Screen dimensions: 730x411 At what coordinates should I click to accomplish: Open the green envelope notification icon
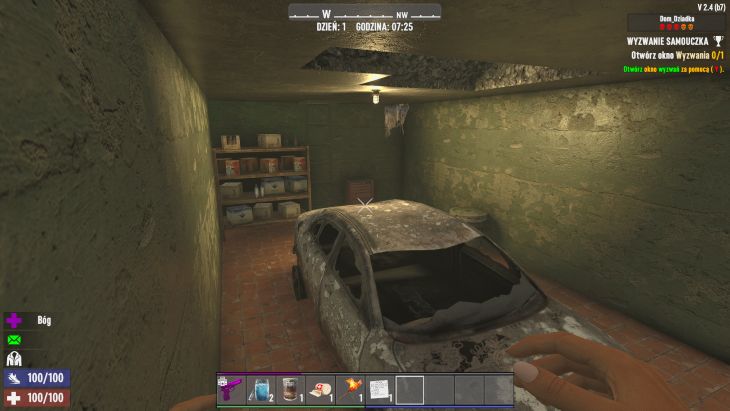(x=15, y=340)
